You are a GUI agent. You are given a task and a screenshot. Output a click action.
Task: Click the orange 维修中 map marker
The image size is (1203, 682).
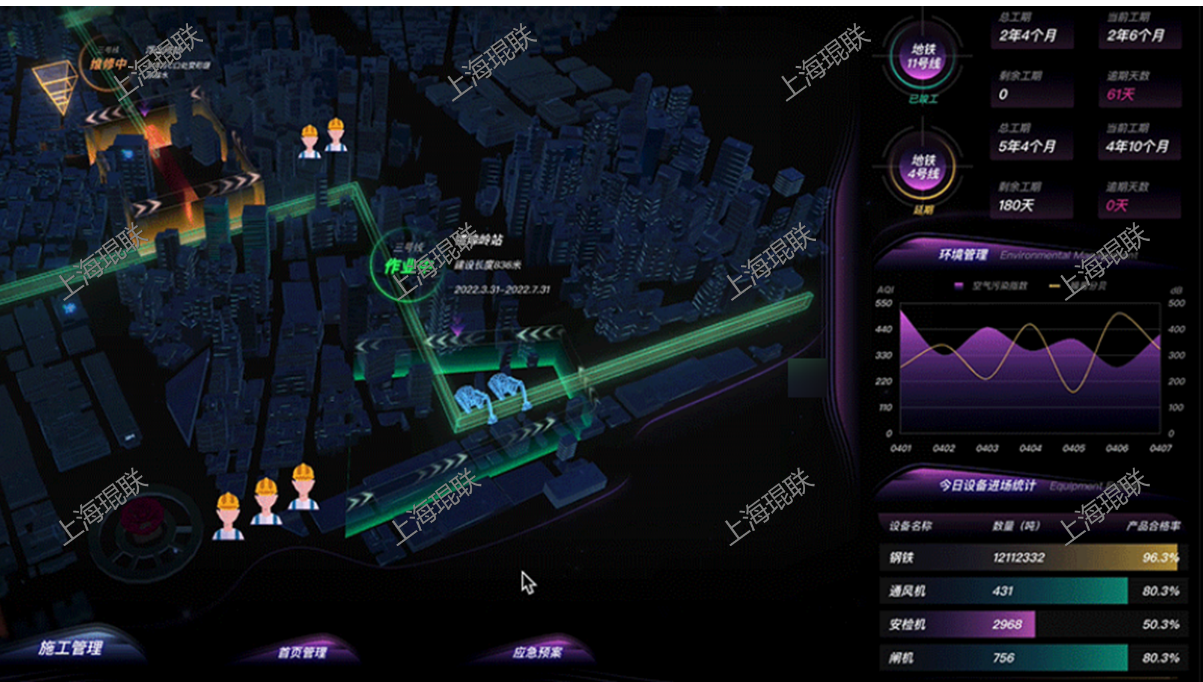[110, 64]
